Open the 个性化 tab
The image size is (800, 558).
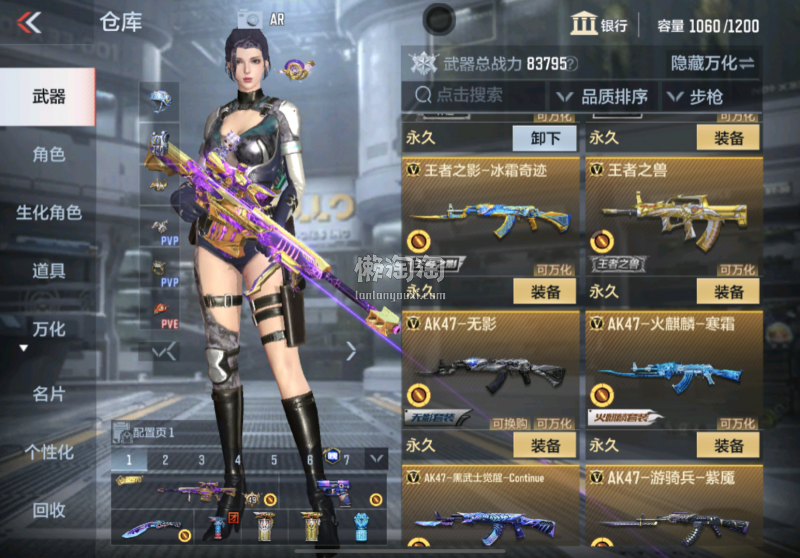tap(48, 452)
